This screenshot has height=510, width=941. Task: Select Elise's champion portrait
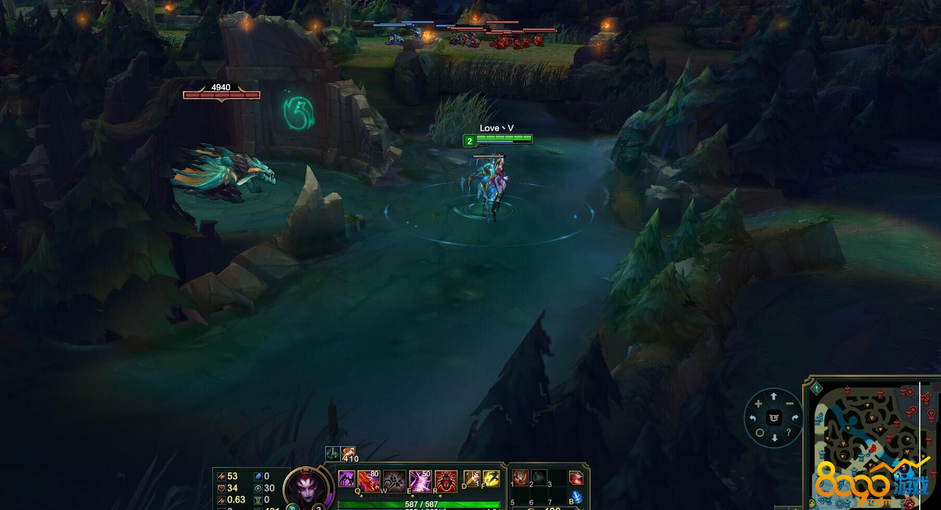[x=307, y=487]
